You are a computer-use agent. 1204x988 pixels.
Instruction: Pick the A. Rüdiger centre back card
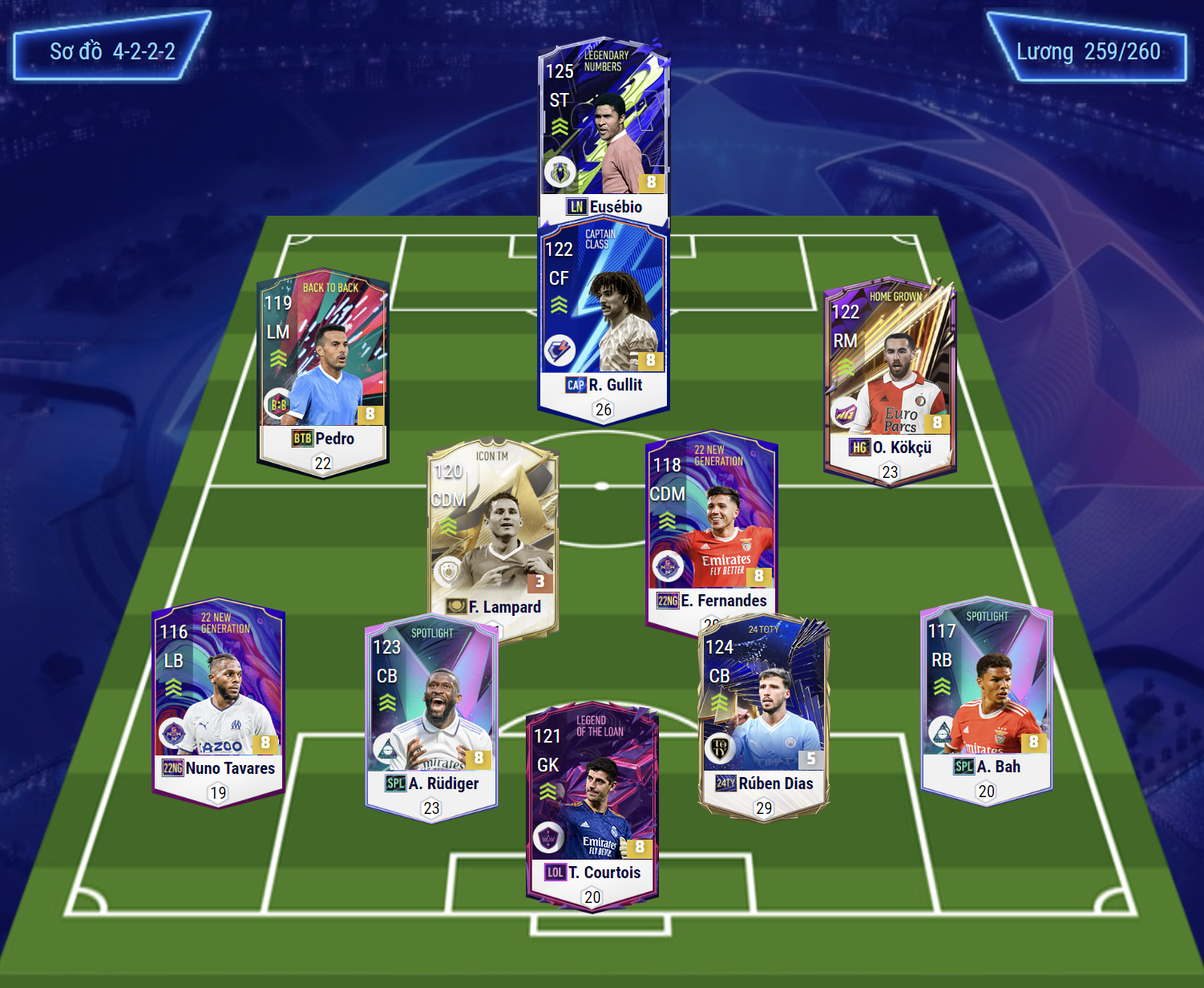[431, 715]
